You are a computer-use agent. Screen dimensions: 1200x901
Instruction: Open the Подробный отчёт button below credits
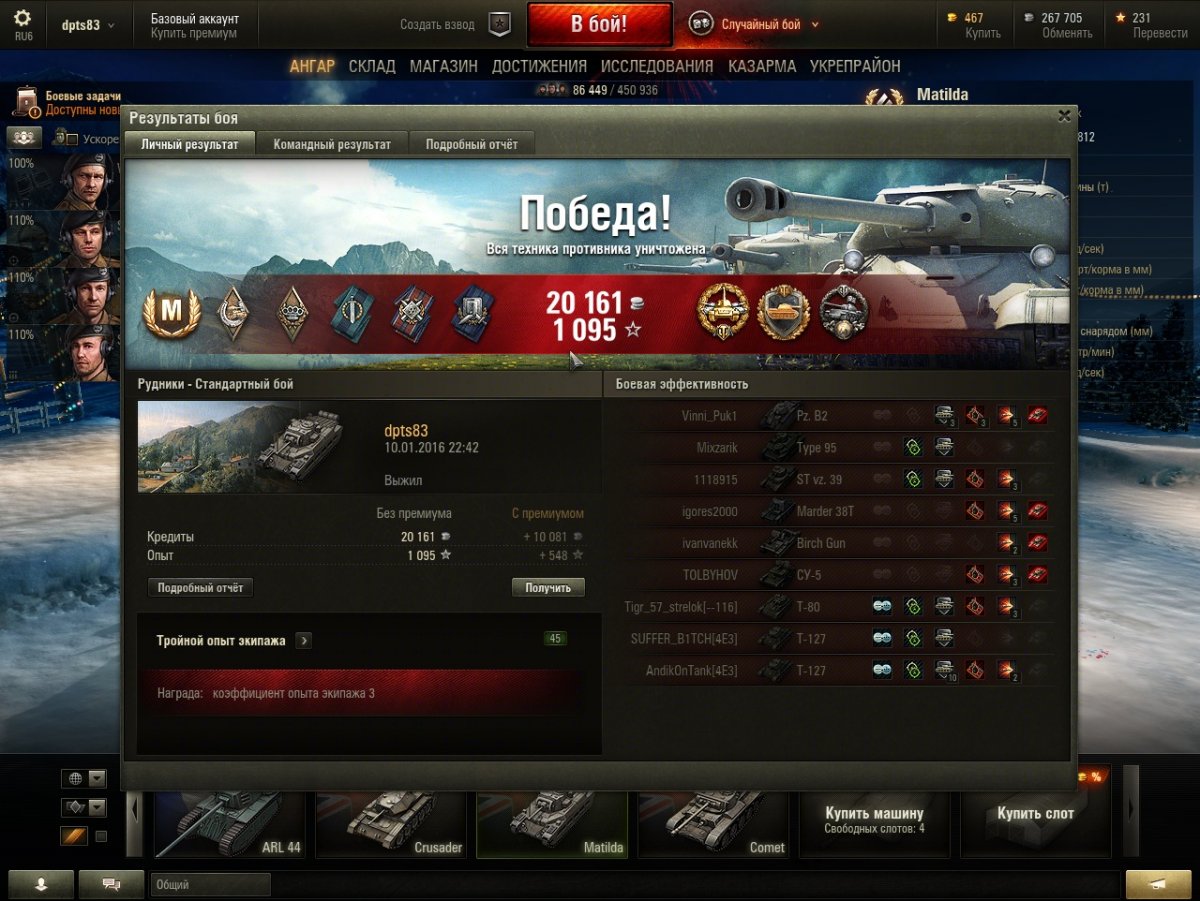click(x=200, y=588)
